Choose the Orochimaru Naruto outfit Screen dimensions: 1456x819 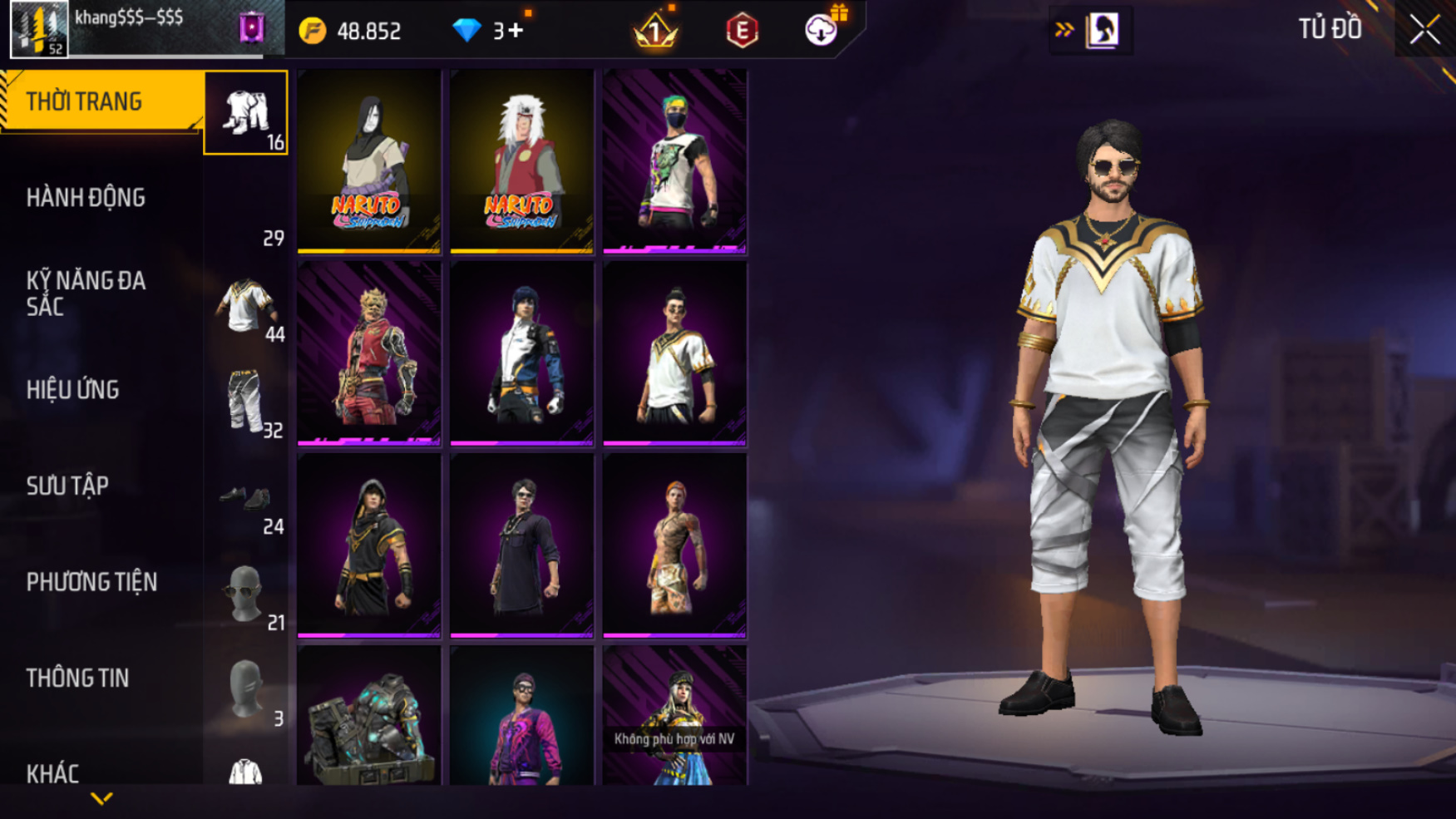point(369,160)
